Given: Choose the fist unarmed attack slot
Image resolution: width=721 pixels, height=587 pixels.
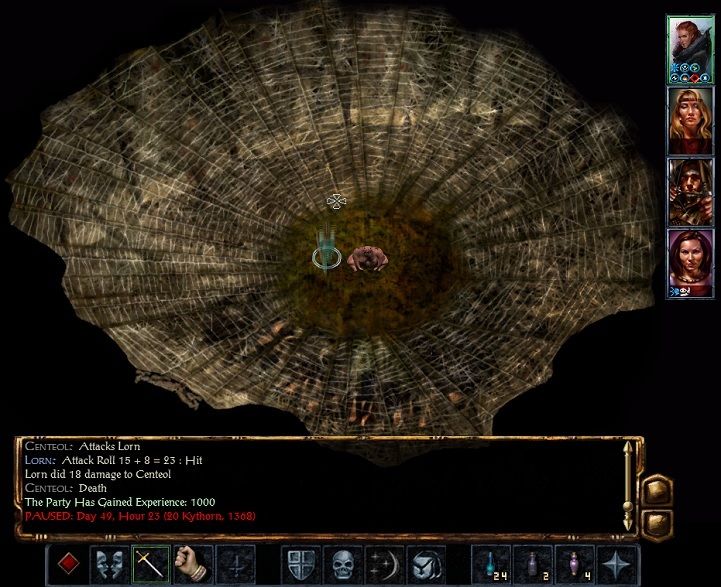Looking at the screenshot, I should 188,565.
